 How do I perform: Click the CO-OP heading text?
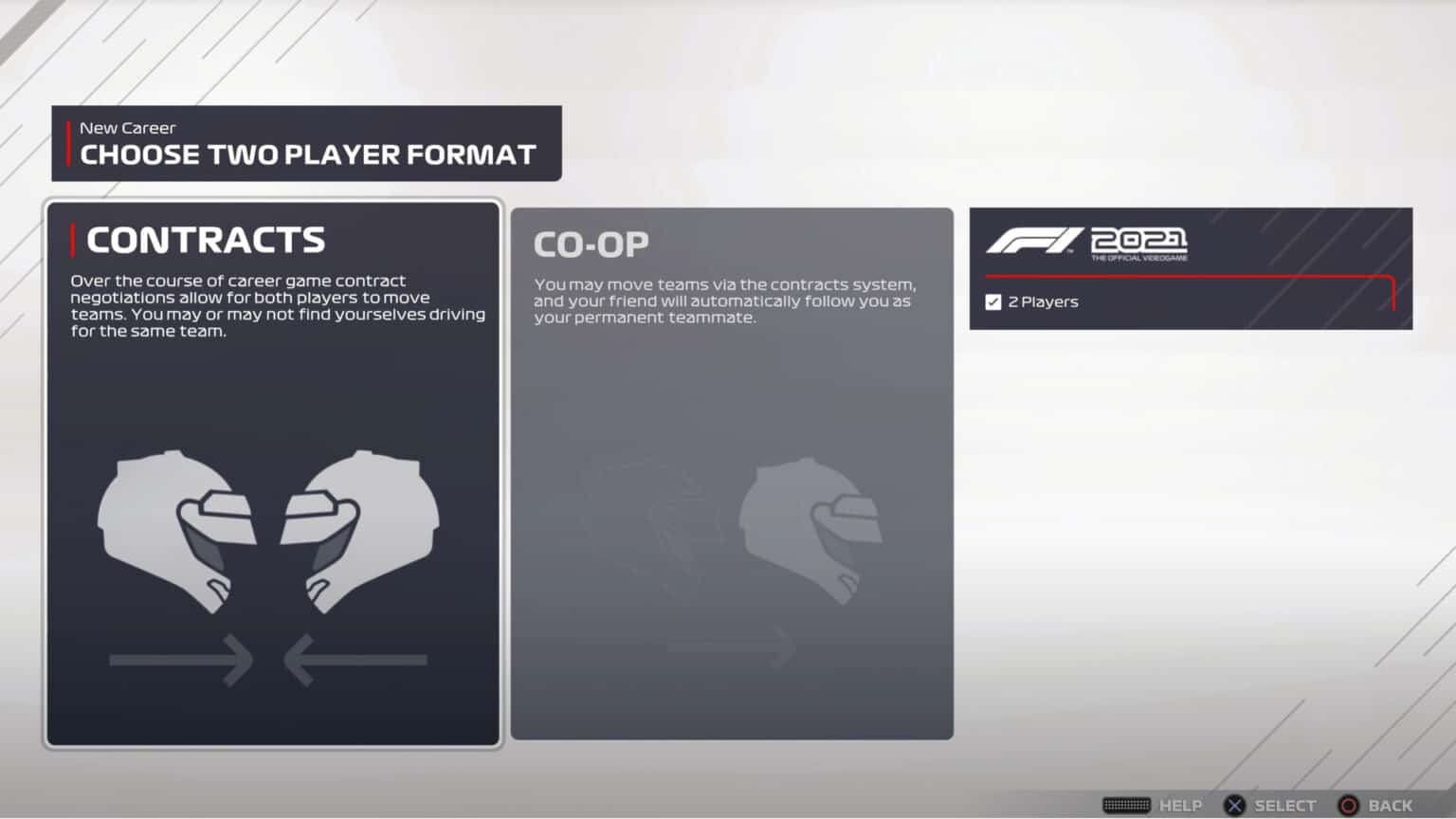coord(591,244)
